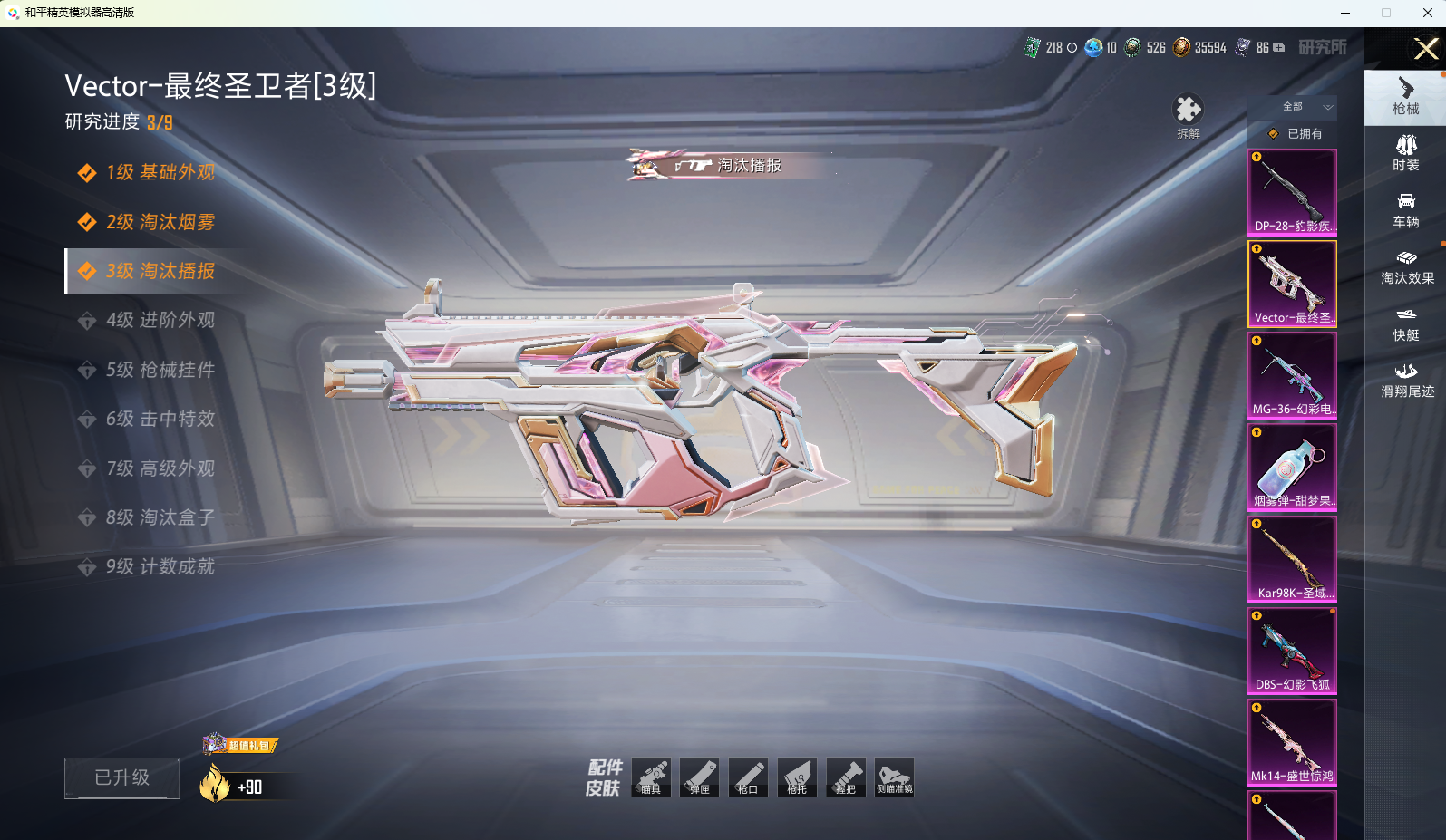Screen dimensions: 1446x840
Task: Close the weapon lab screen
Action: [x=1425, y=49]
